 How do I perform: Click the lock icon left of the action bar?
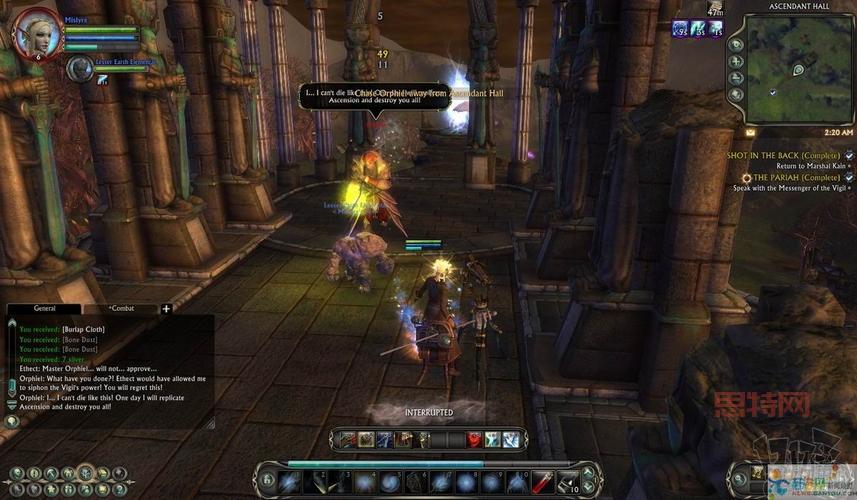point(268,481)
